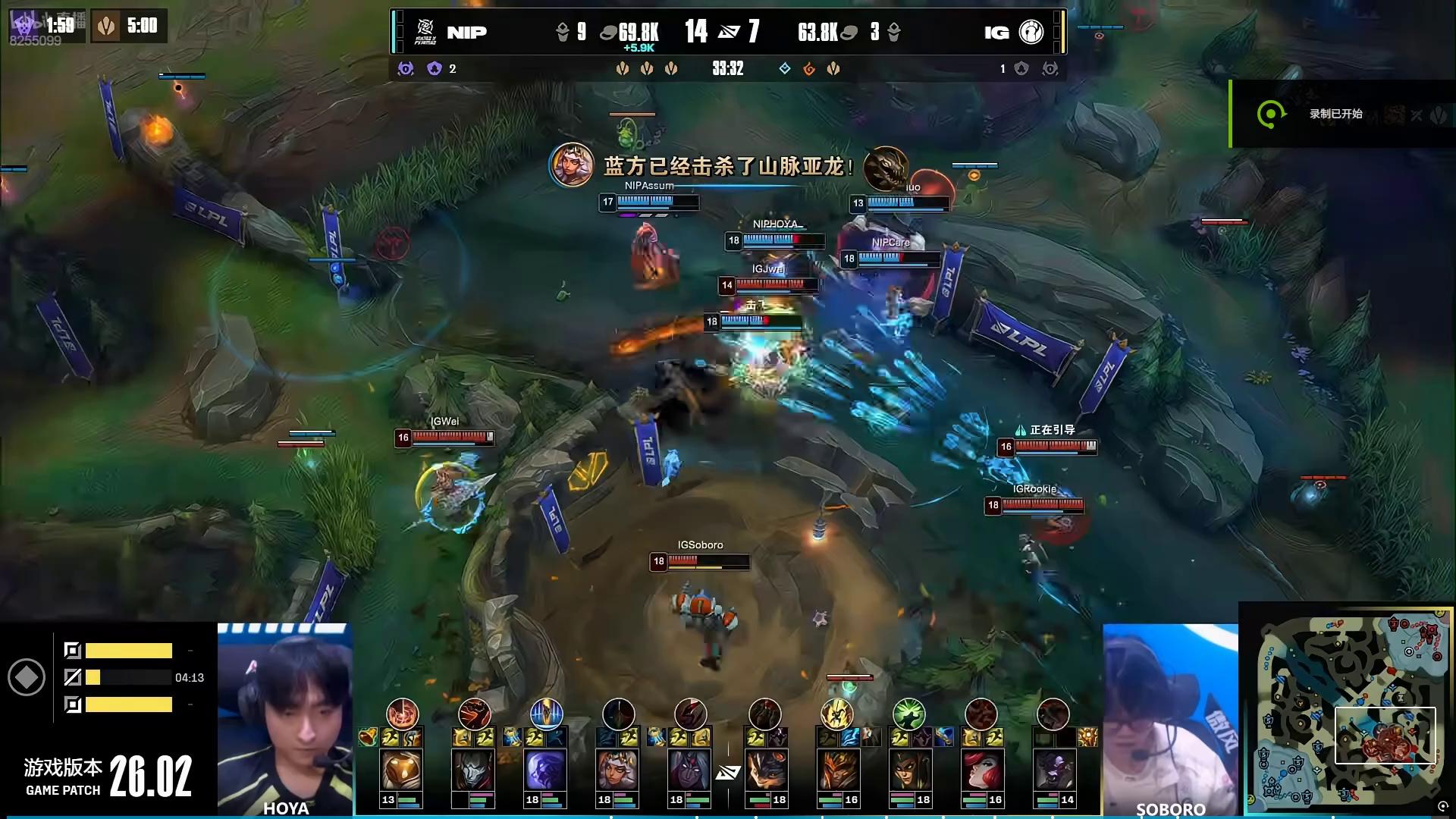Click the glowing blue ultimate icon
The width and height of the screenshot is (1456, 819).
546,714
